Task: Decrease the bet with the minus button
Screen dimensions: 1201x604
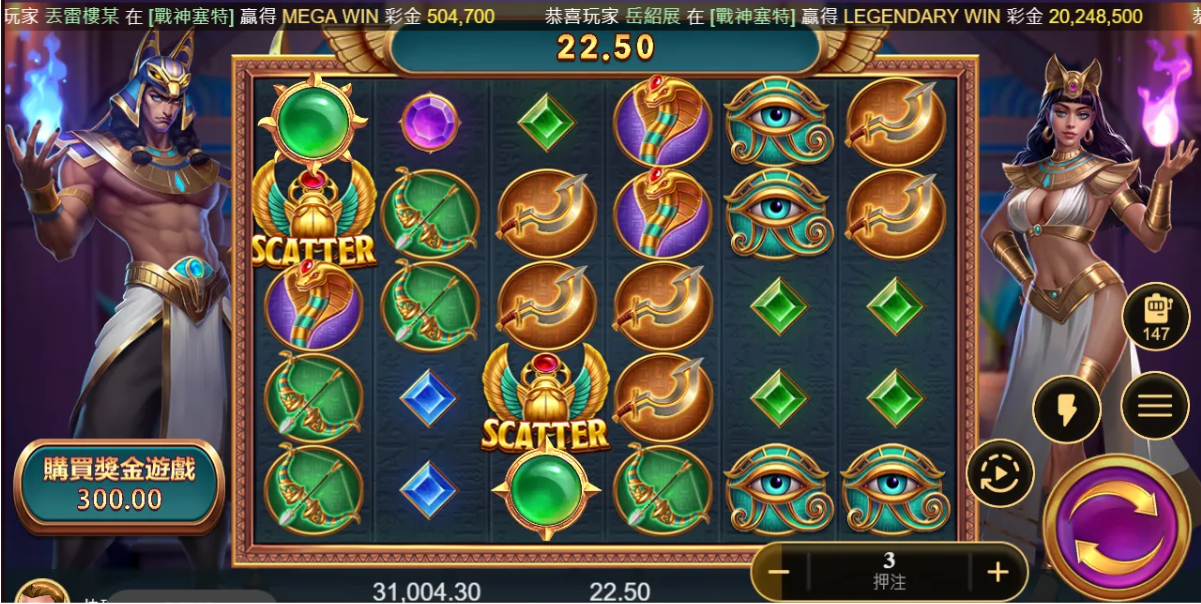Action: click(x=779, y=573)
